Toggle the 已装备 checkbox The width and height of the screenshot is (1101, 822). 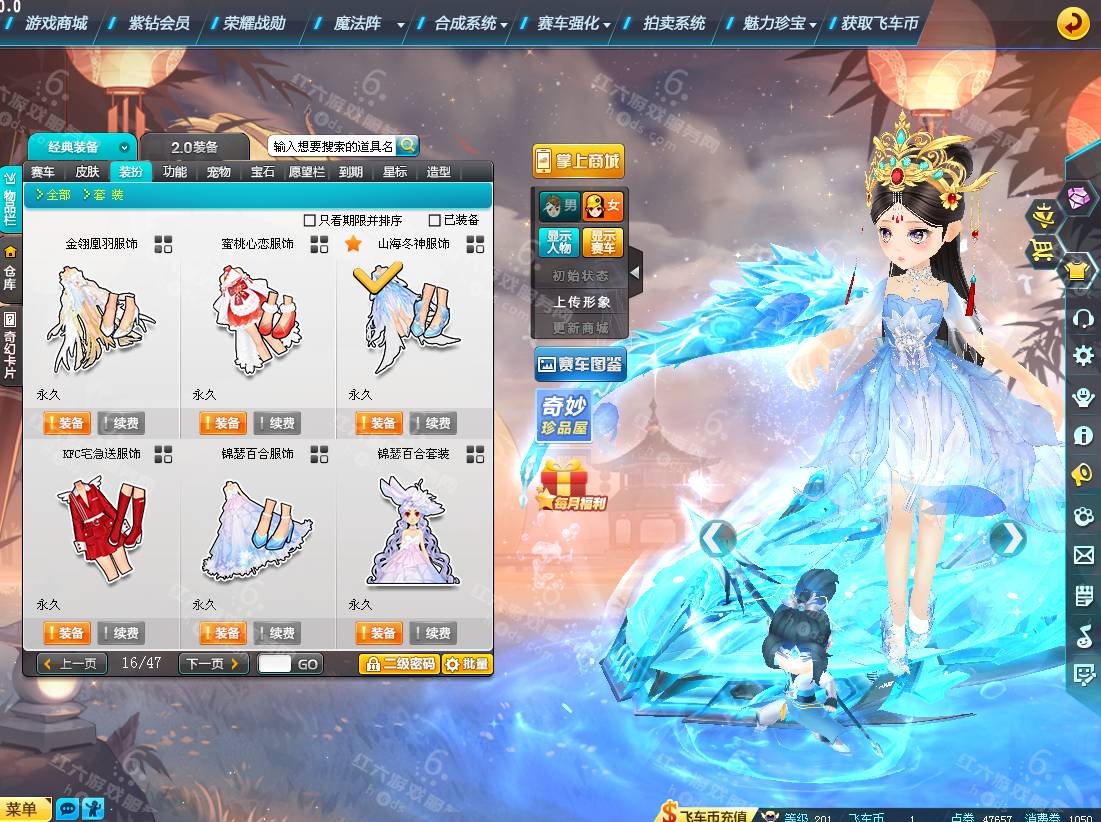point(435,220)
